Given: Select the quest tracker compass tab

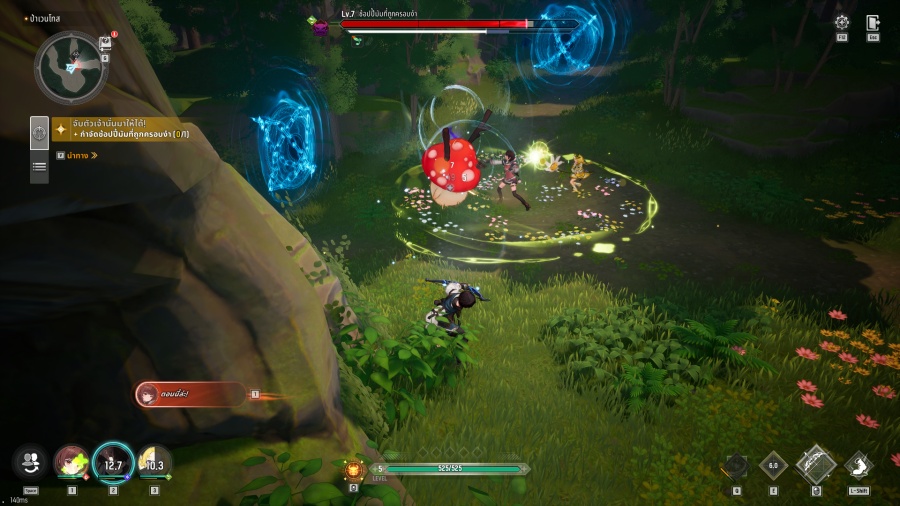Looking at the screenshot, I should (39, 131).
